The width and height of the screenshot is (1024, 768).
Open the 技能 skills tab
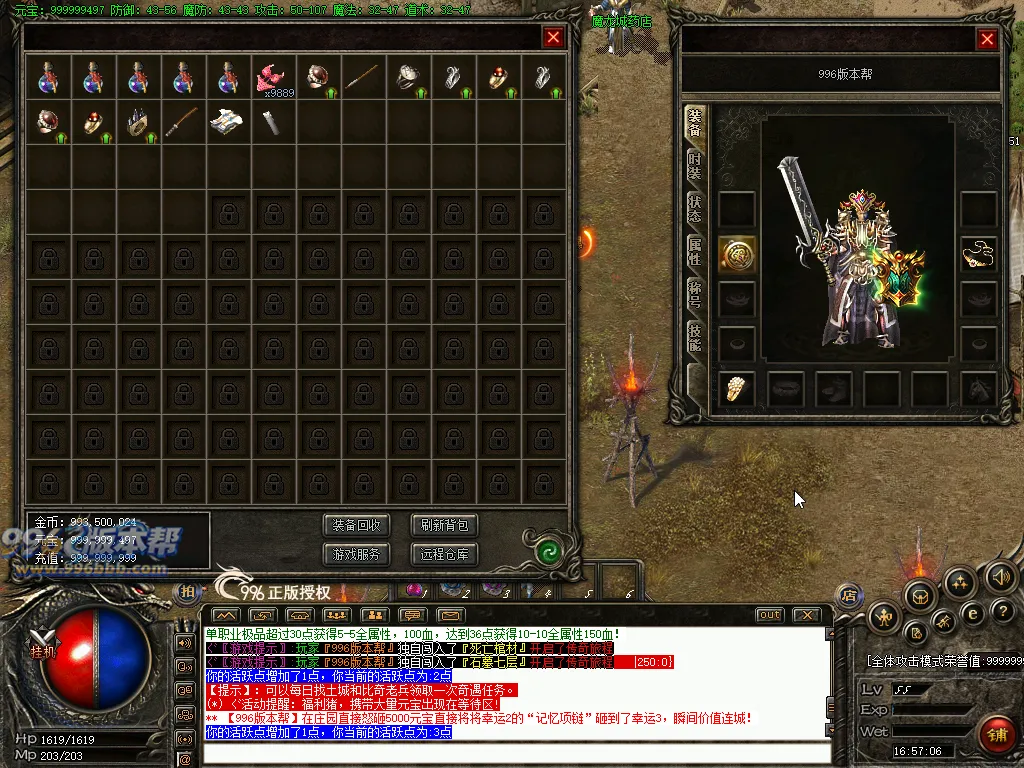(x=695, y=337)
